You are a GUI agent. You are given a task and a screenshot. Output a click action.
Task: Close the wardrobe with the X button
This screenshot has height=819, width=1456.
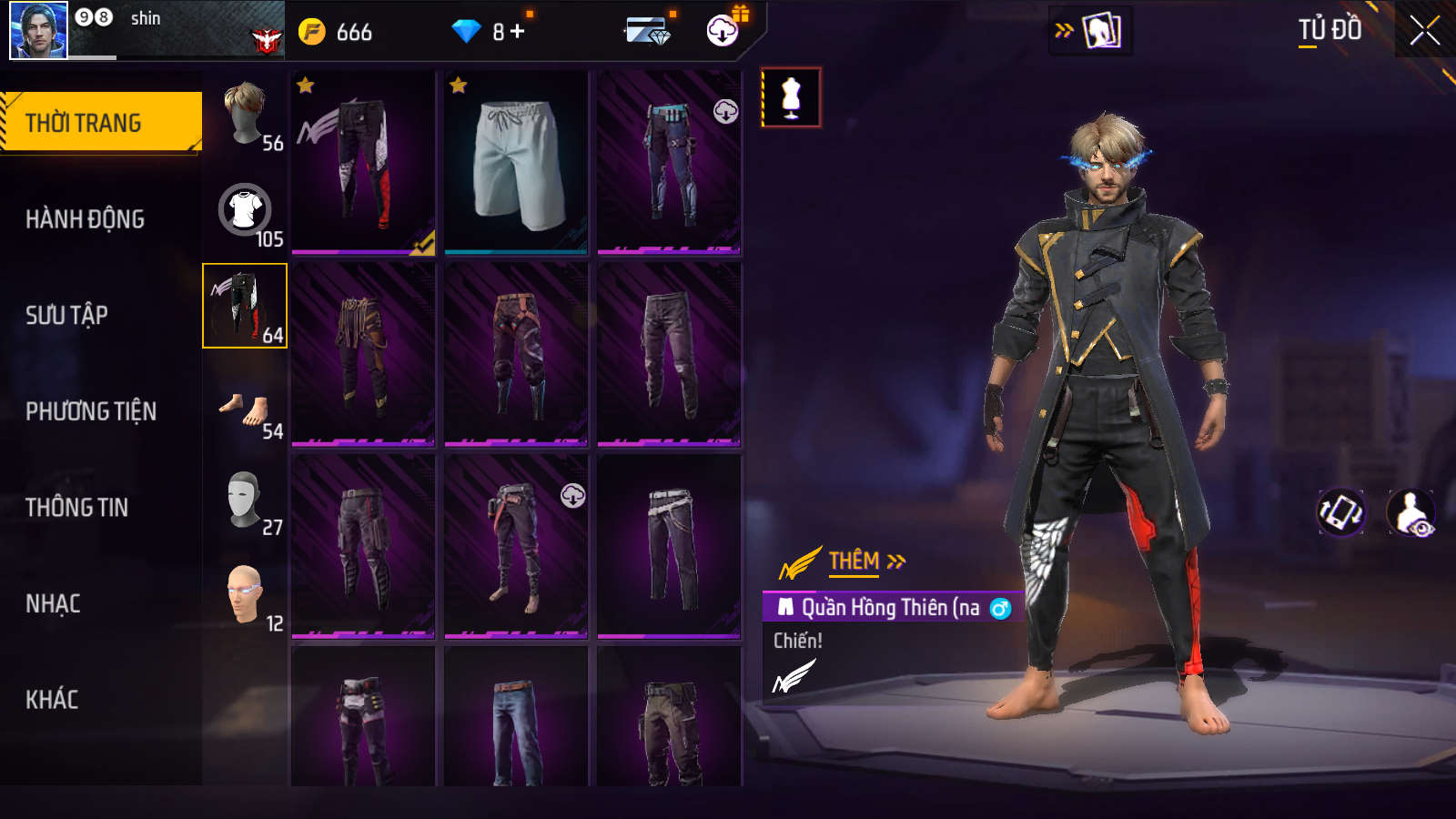point(1424,31)
